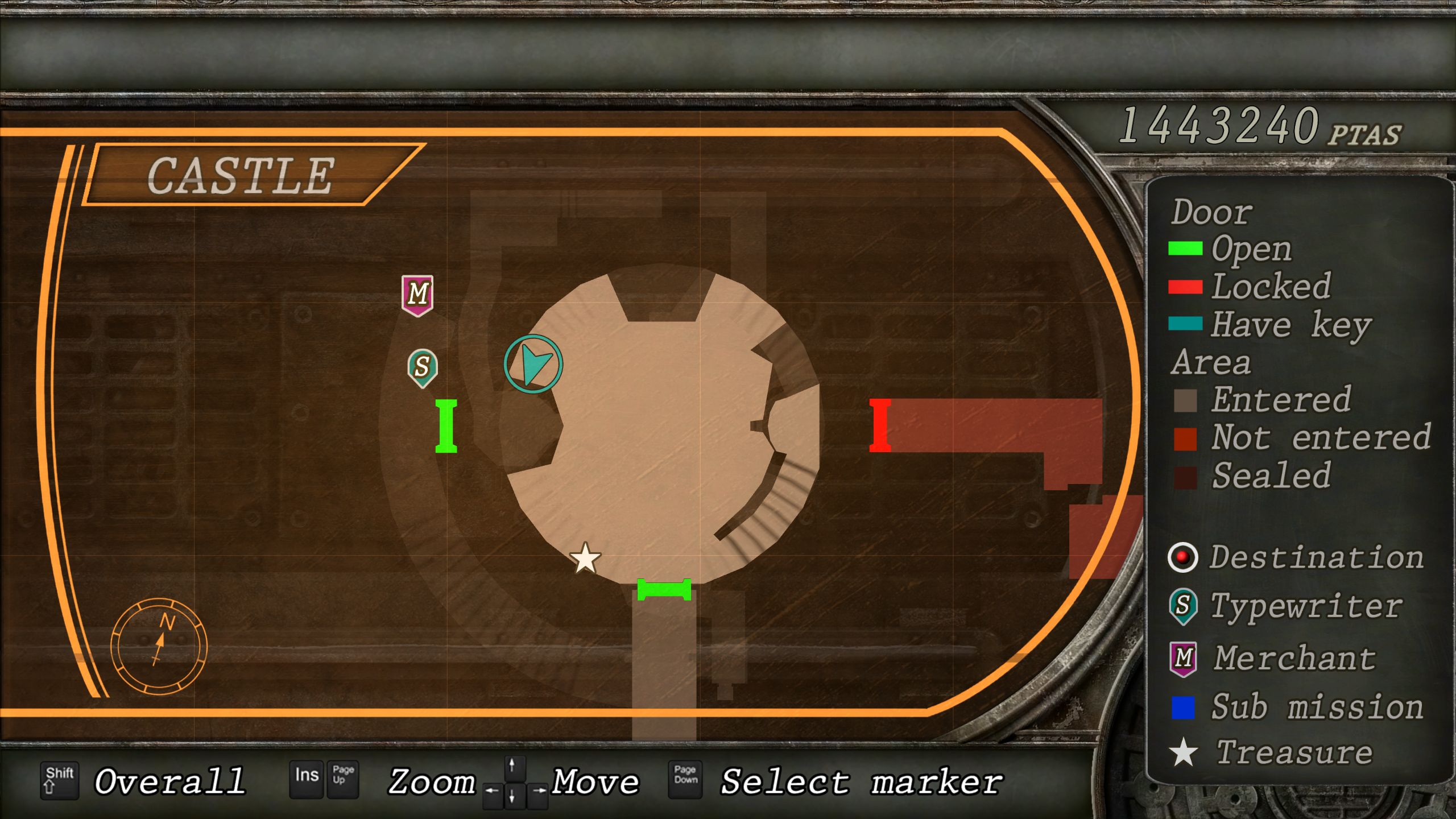Click the Have key door legend entry
The width and height of the screenshot is (1456, 819).
click(1271, 325)
